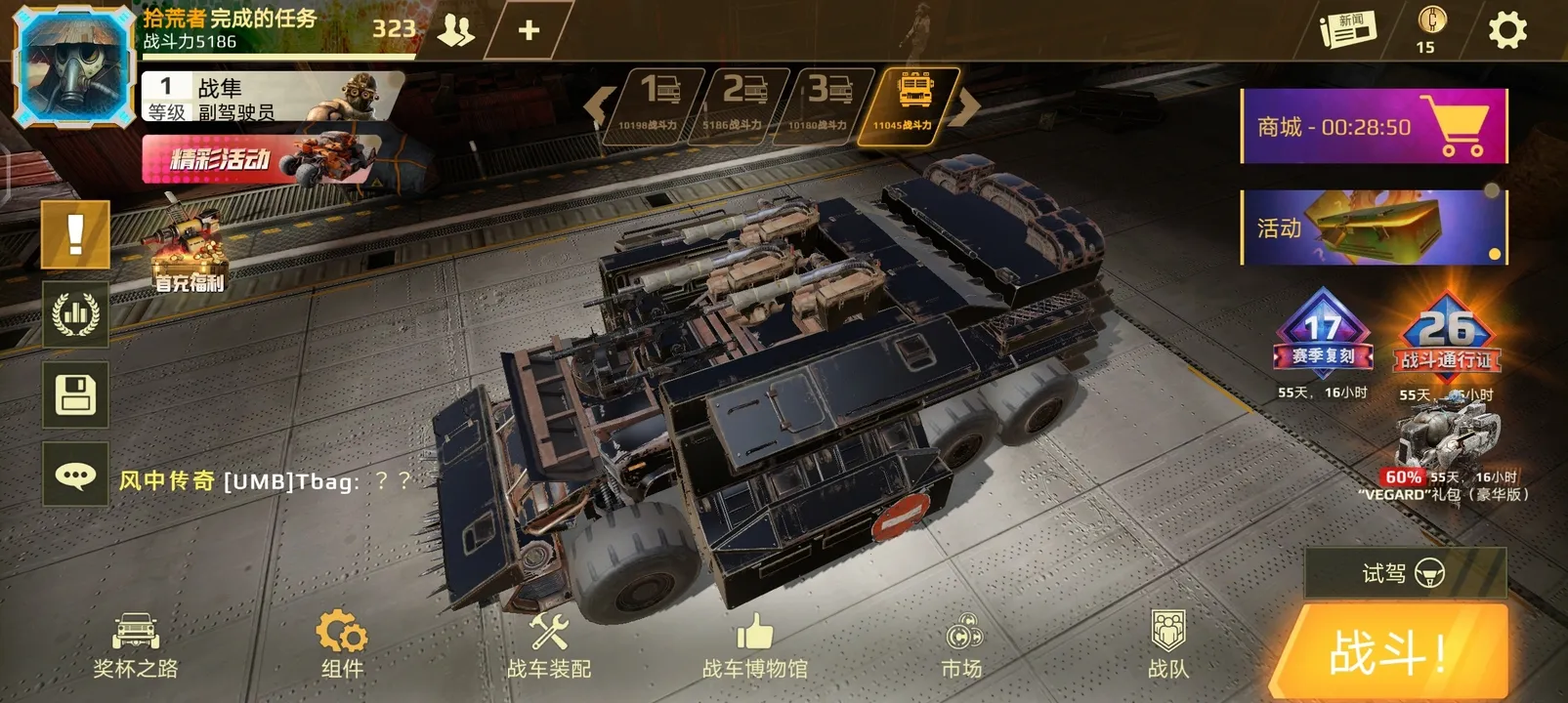Open the 试驾 test drive mode
The width and height of the screenshot is (1568, 703).
click(x=1405, y=573)
